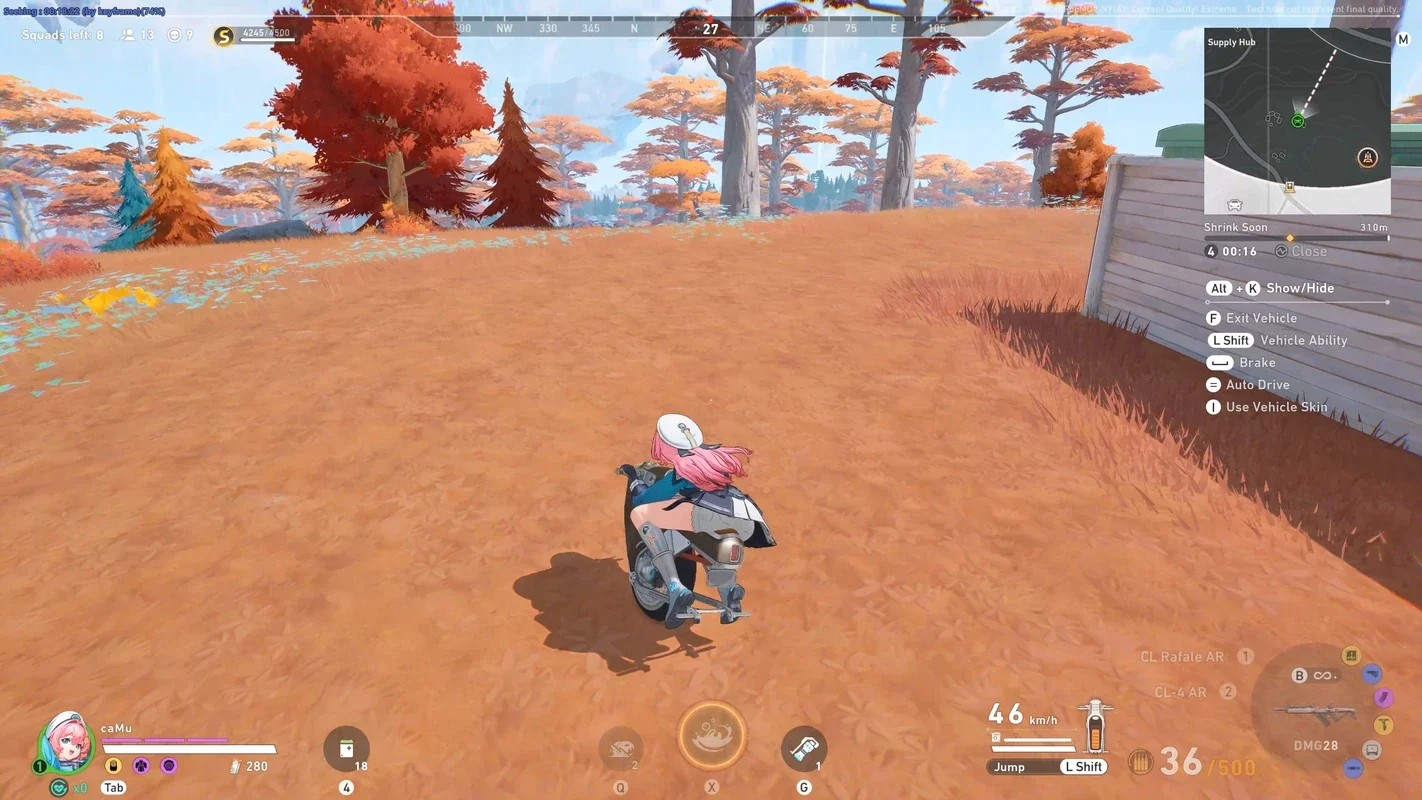Image resolution: width=1422 pixels, height=800 pixels.
Task: Select the car icon on the minimap
Action: [x=1235, y=204]
